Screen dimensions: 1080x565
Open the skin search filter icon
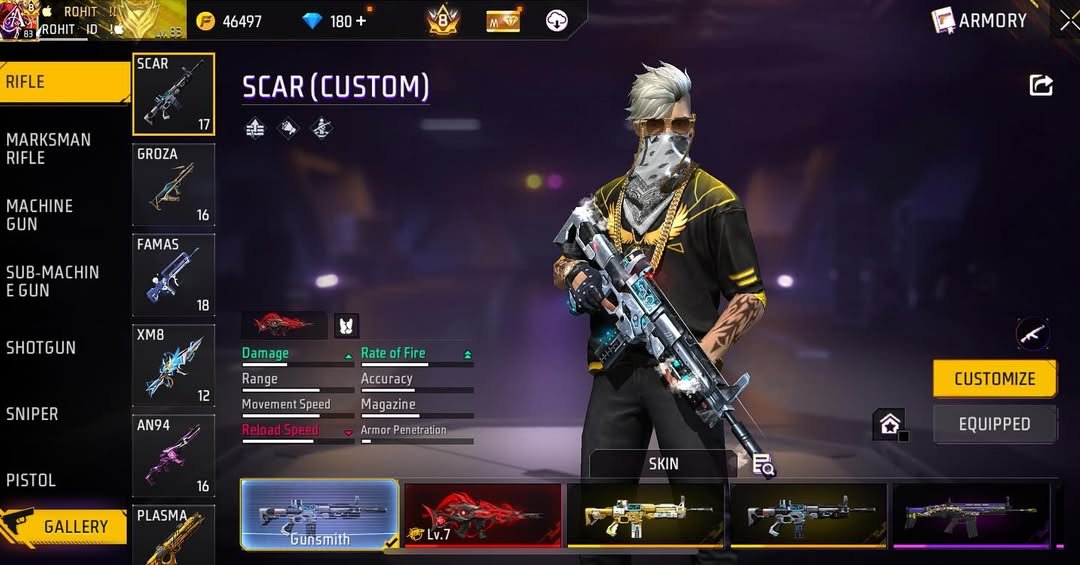pyautogui.click(x=764, y=464)
